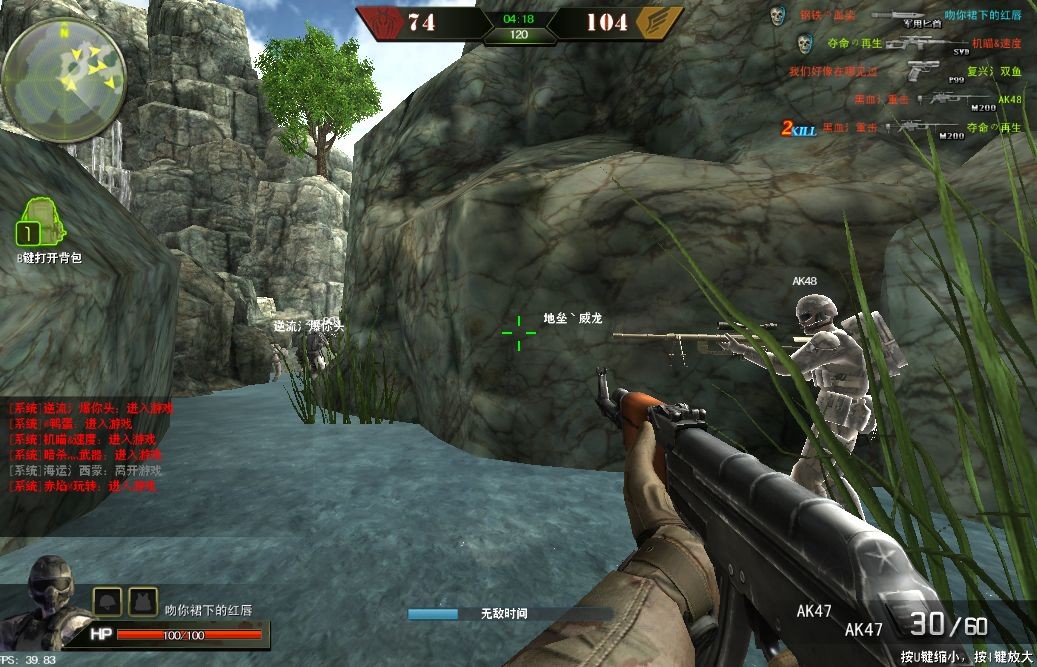Click the orange winged team emblem
The image size is (1037, 667).
click(x=660, y=22)
